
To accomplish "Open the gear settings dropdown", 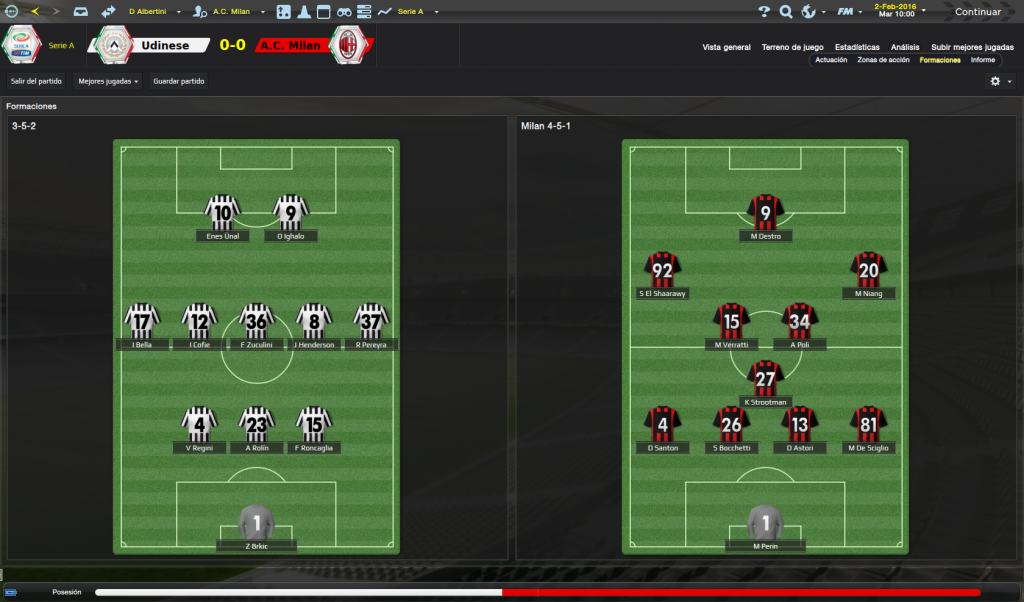I will (x=1000, y=81).
